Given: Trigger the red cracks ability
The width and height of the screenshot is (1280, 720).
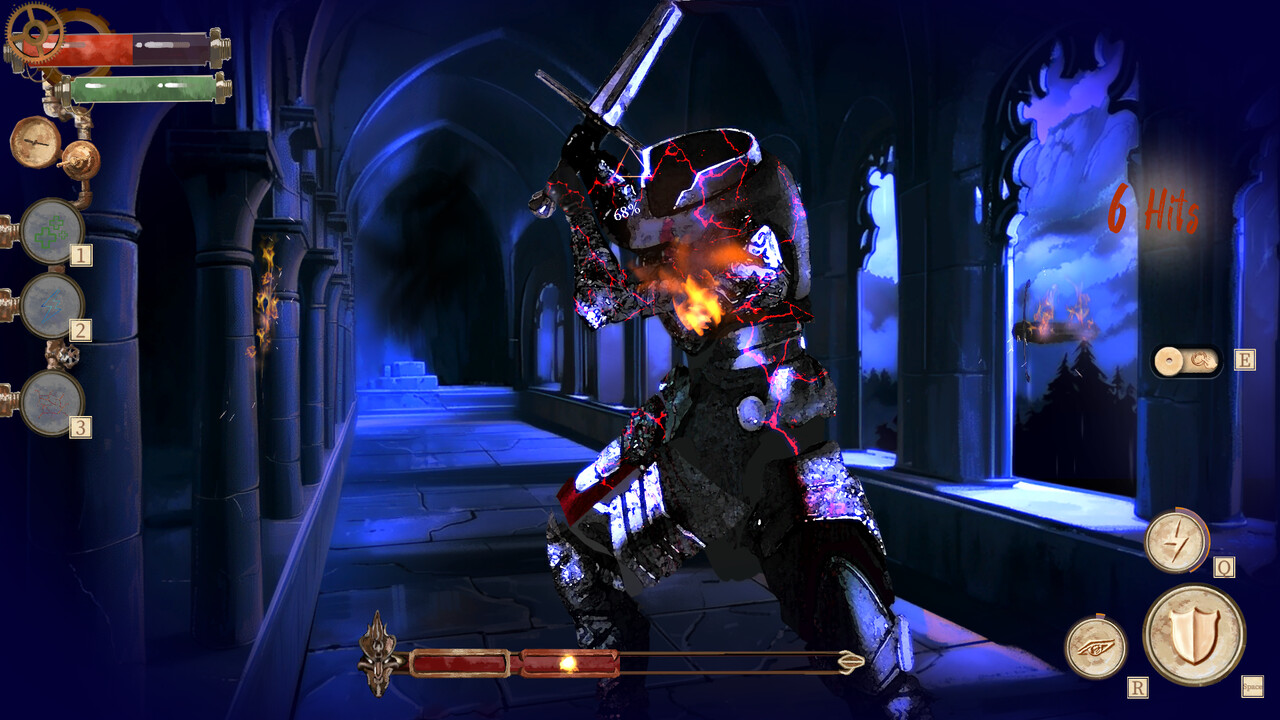Looking at the screenshot, I should 51,402.
